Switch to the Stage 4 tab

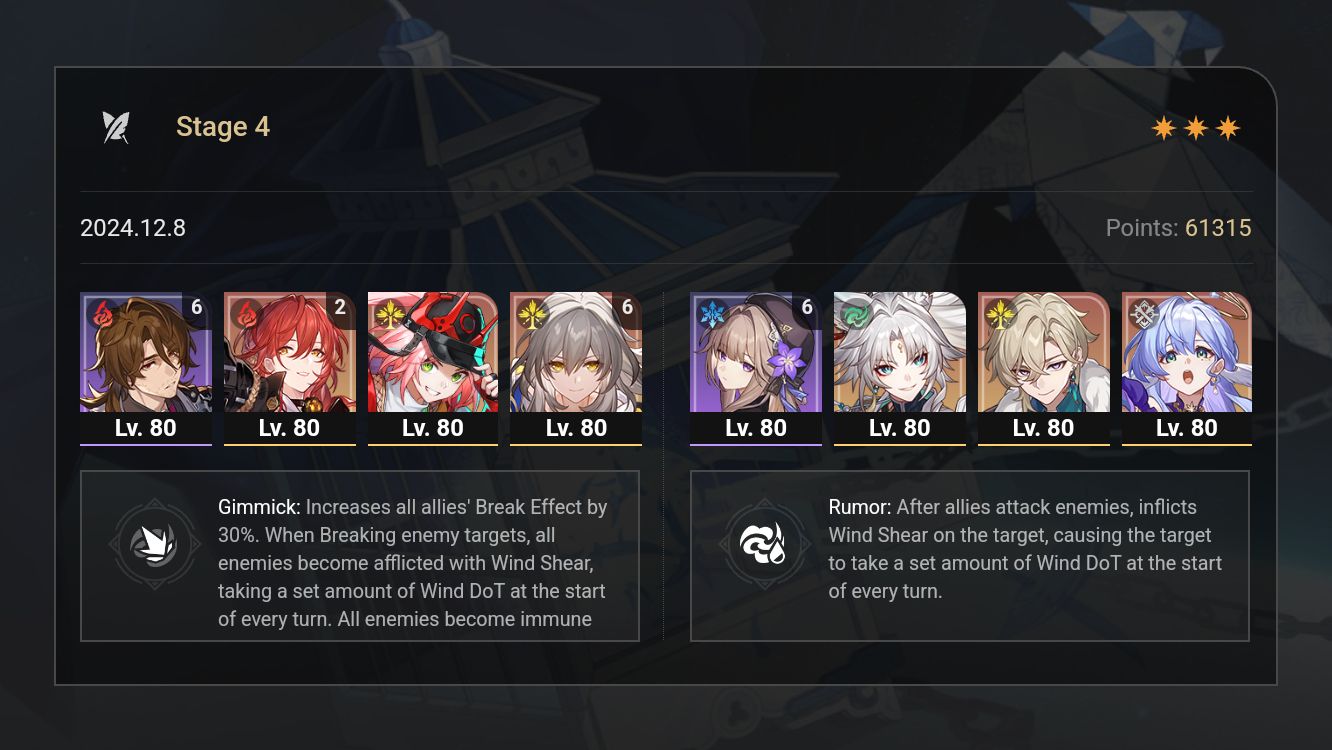(223, 126)
